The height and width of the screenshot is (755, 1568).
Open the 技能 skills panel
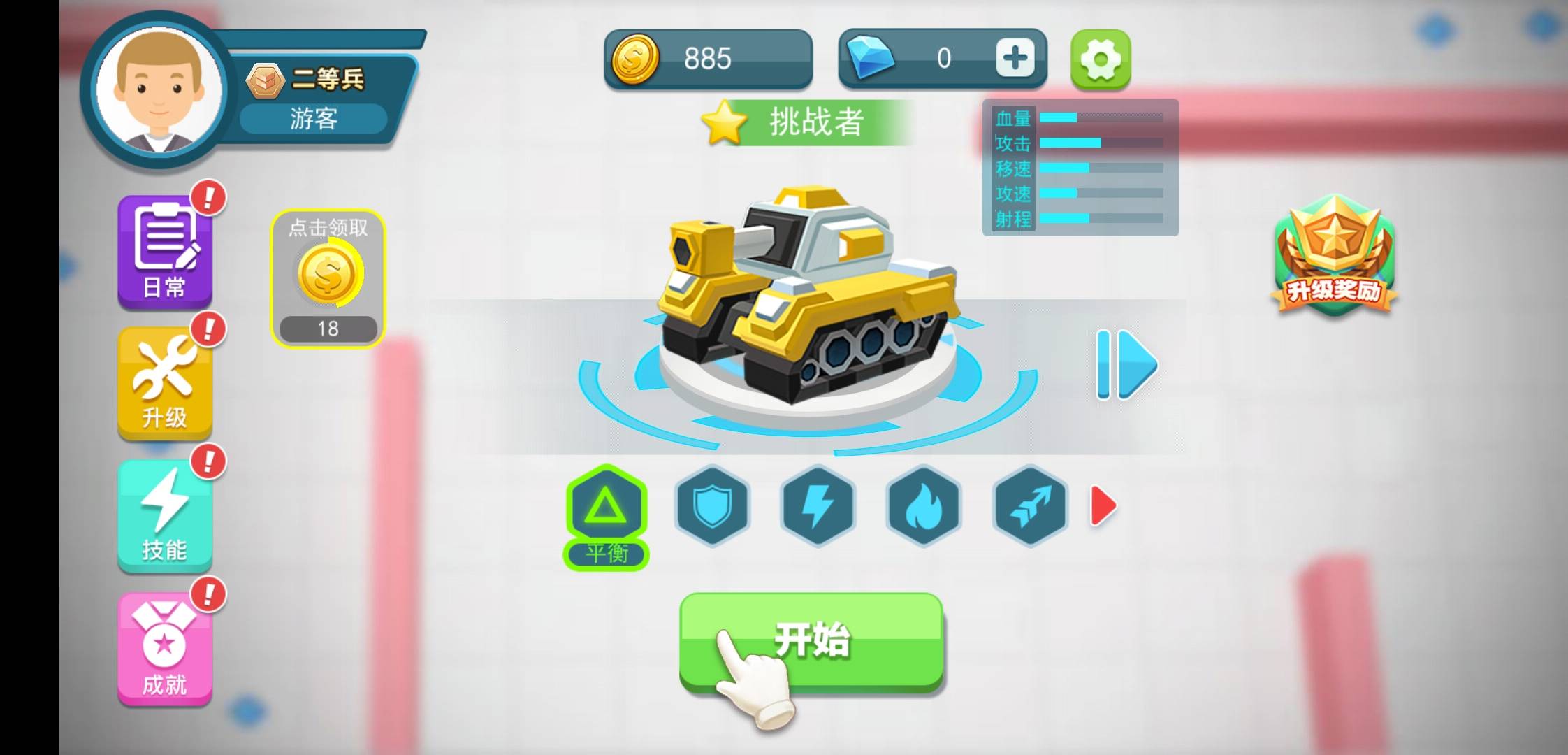tap(165, 510)
